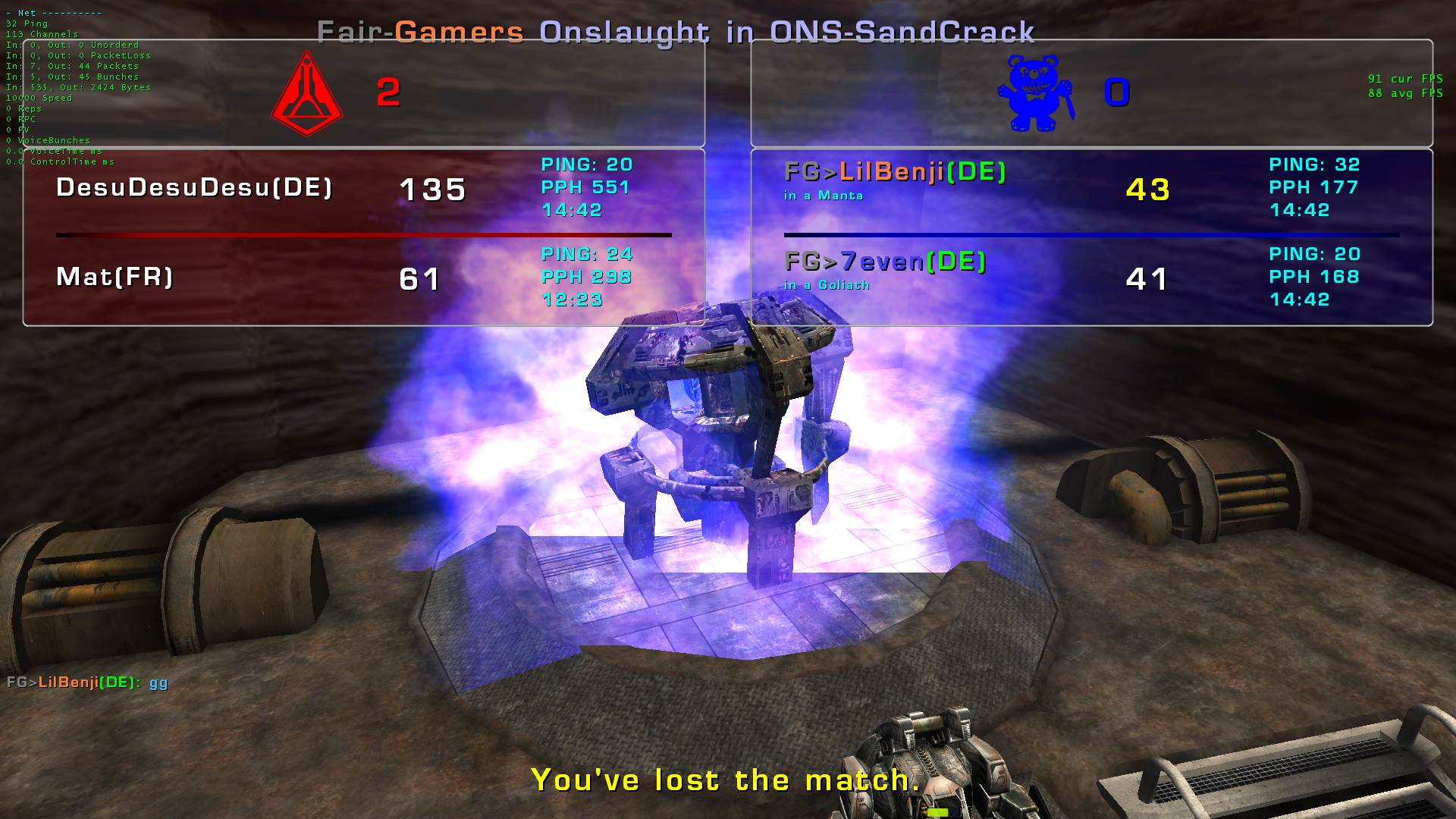Pick FG>7even(DE) in the blue team list
Screen dimensions: 1456x819
[x=885, y=262]
